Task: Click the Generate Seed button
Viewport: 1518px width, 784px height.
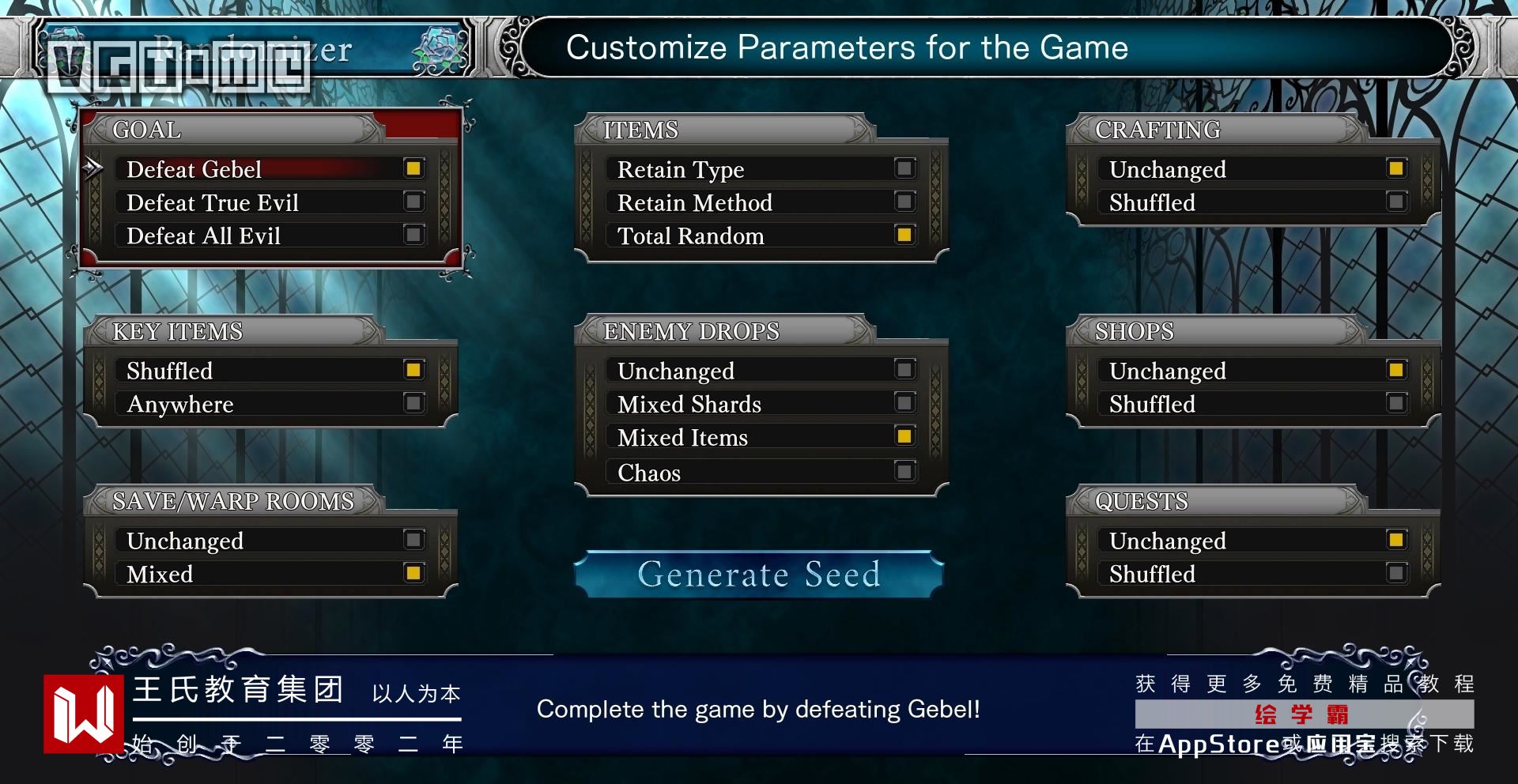Action: (759, 575)
